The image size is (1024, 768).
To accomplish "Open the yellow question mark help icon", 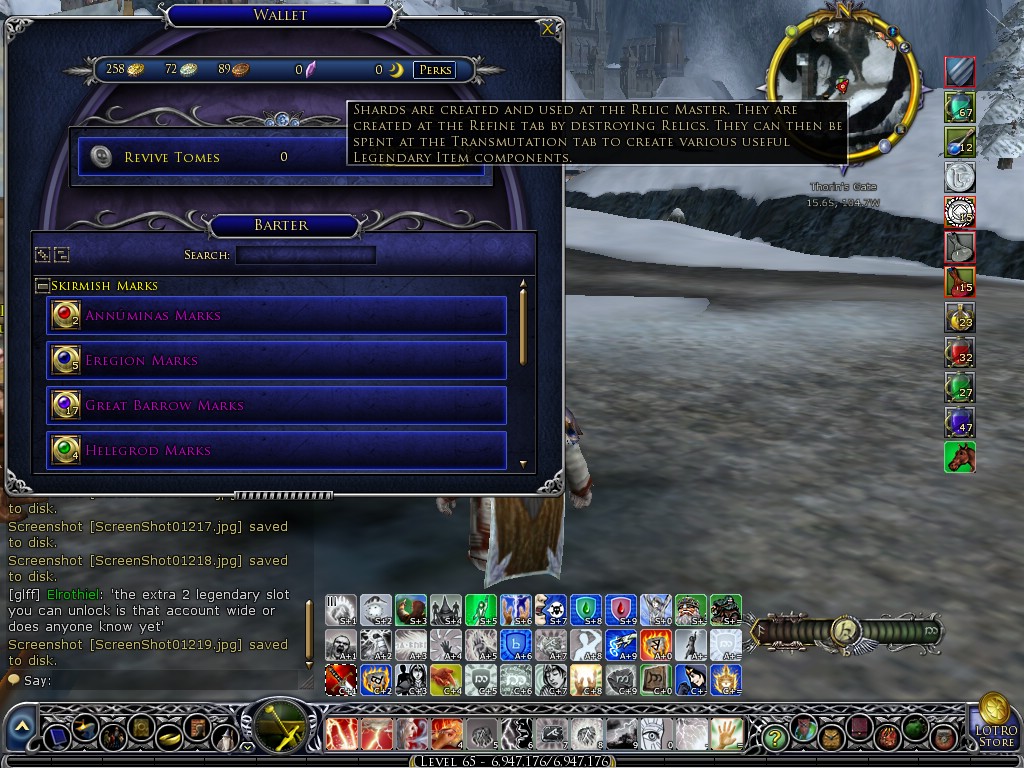I will pyautogui.click(x=773, y=738).
